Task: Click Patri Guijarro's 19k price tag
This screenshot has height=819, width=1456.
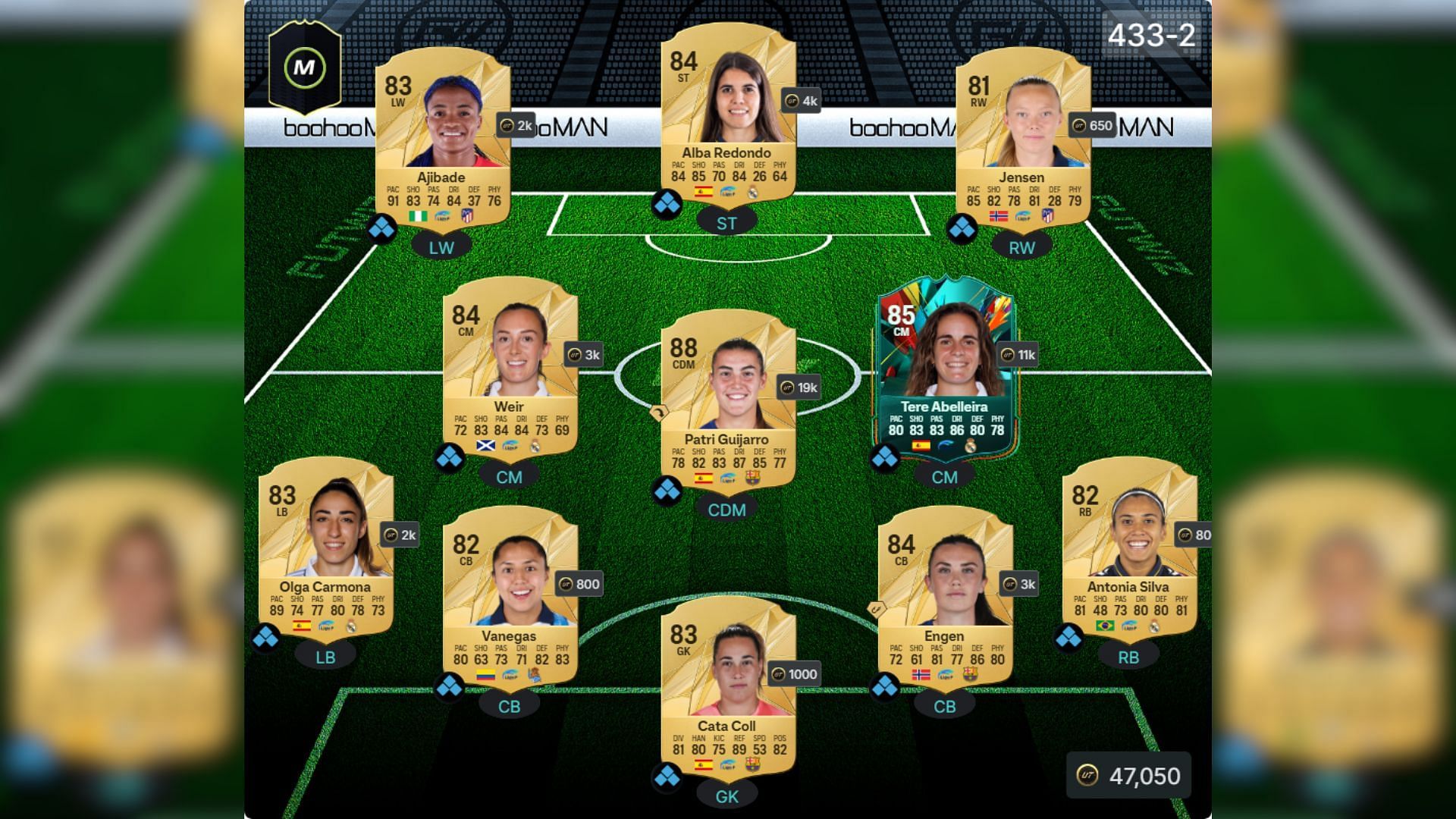Action: pos(799,388)
